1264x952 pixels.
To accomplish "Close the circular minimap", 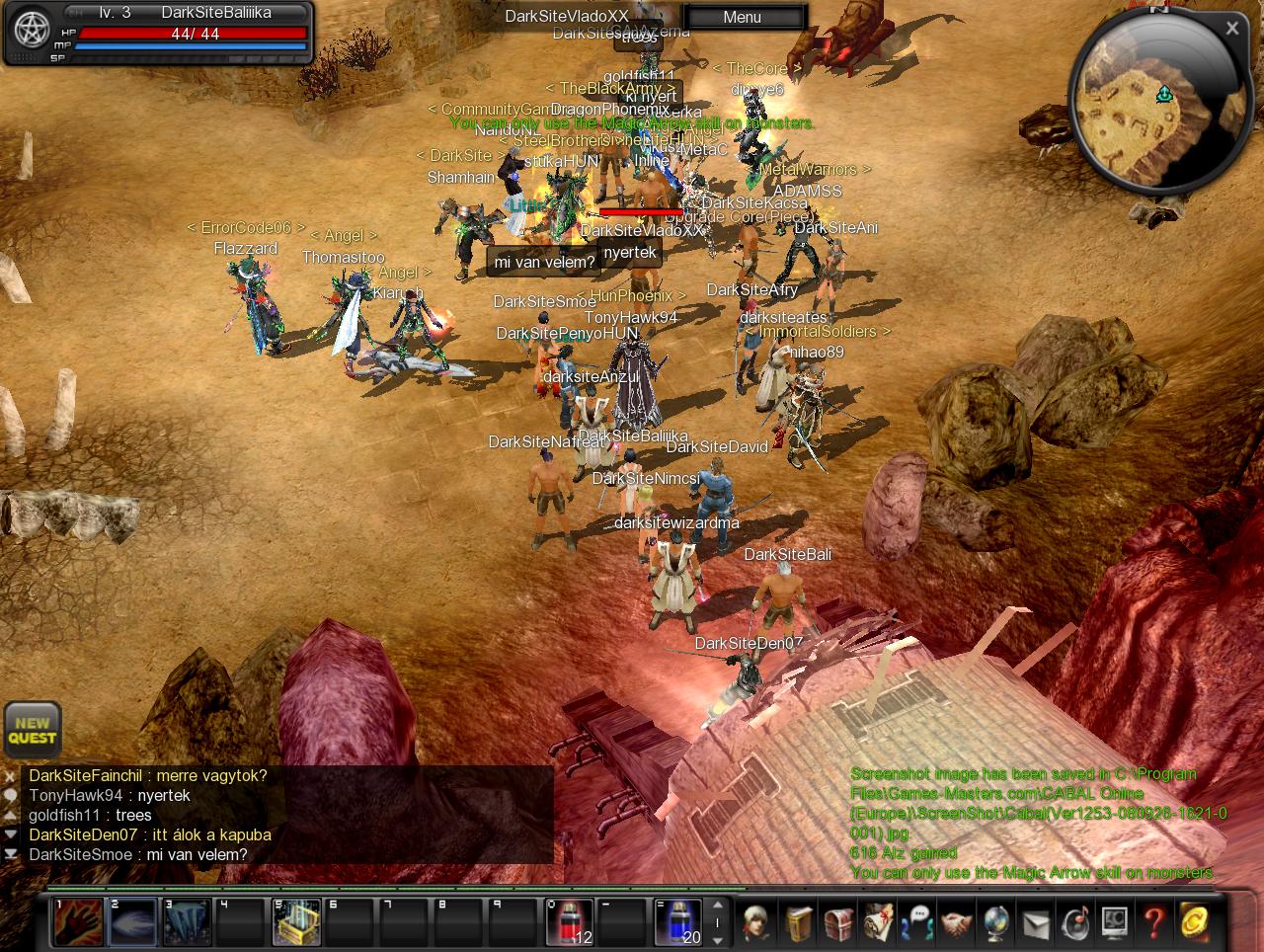I will coord(1231,29).
